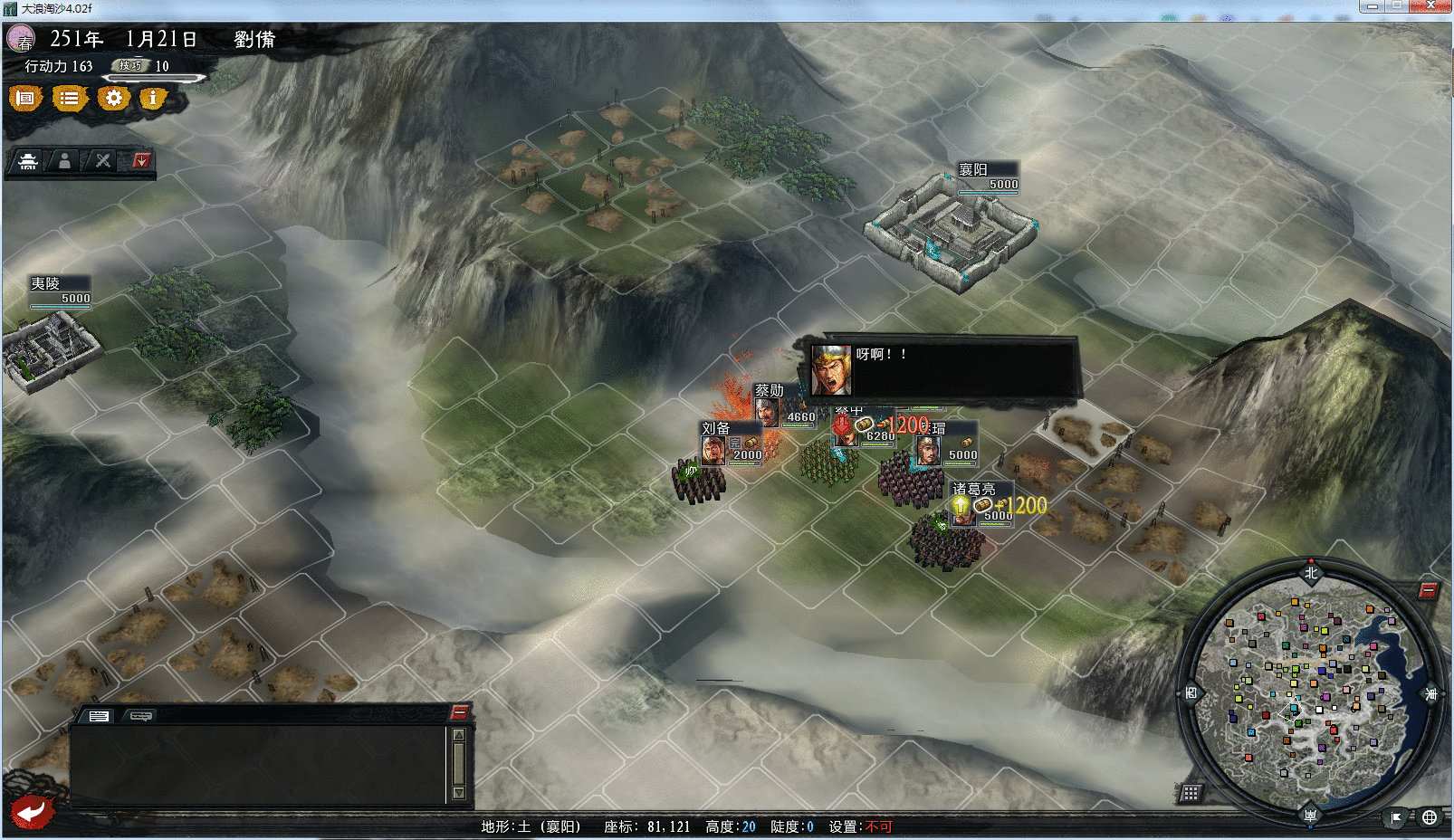The width and height of the screenshot is (1454, 840).
Task: Open the list menu button
Action: click(69, 98)
